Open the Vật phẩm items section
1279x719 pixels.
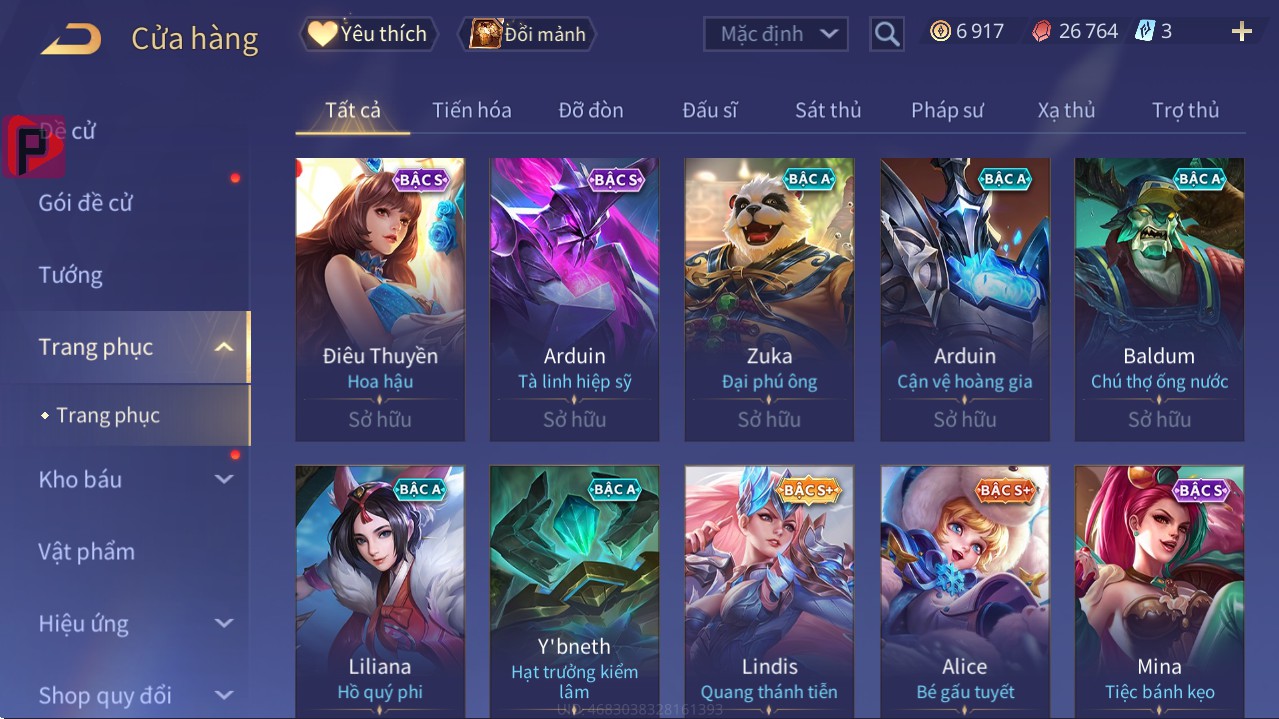click(x=86, y=551)
